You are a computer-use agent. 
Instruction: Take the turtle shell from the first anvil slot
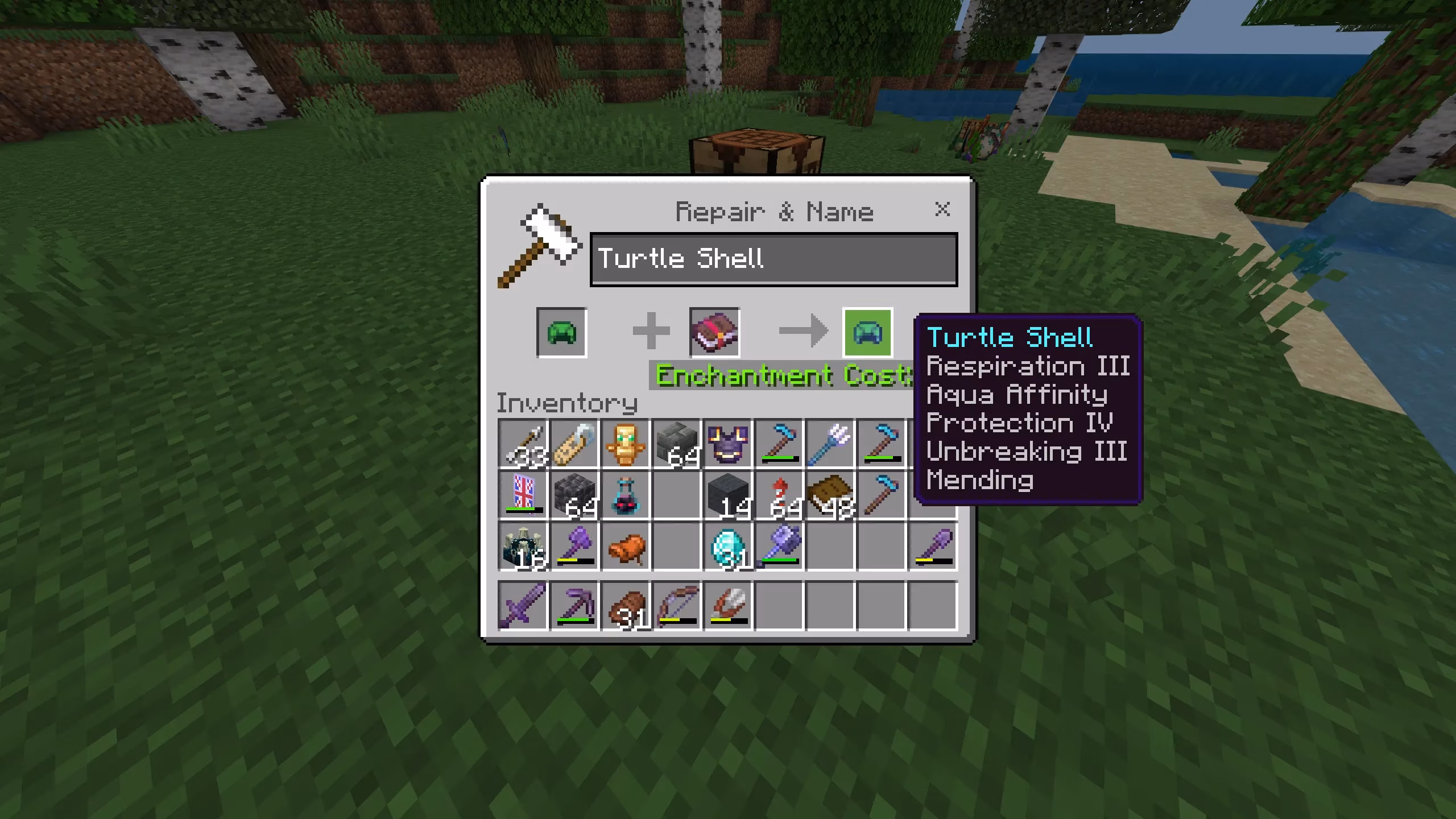pyautogui.click(x=561, y=333)
